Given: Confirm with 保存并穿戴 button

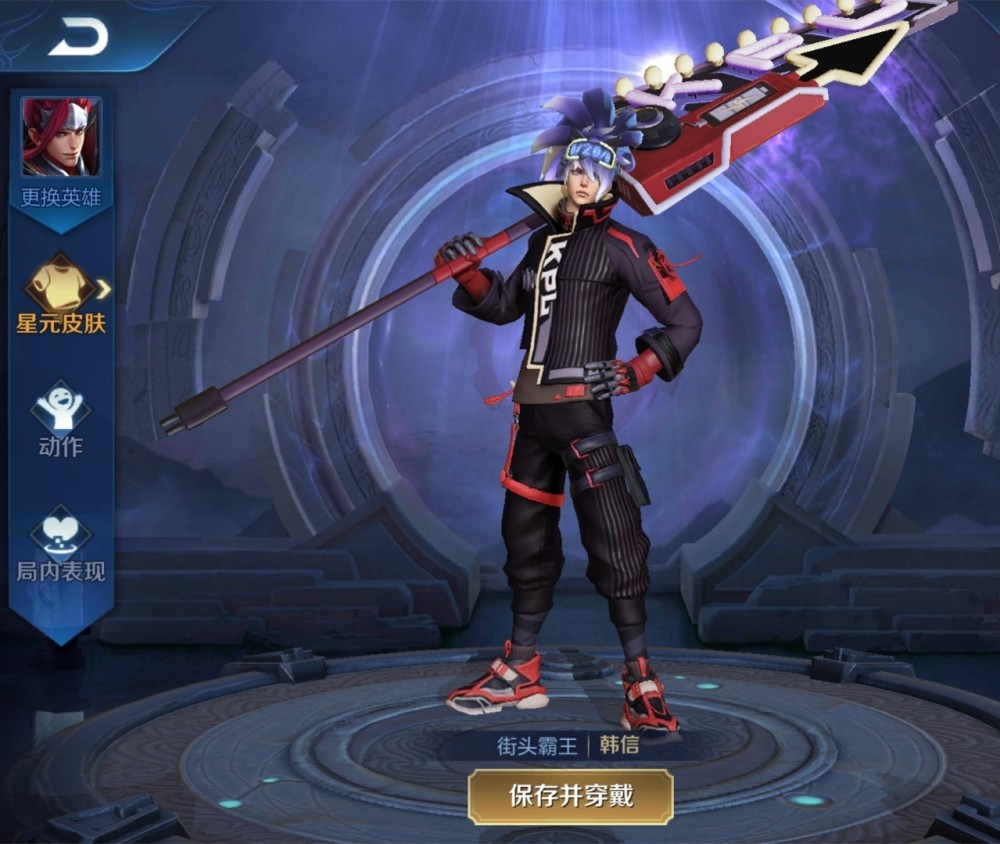Looking at the screenshot, I should (570, 796).
